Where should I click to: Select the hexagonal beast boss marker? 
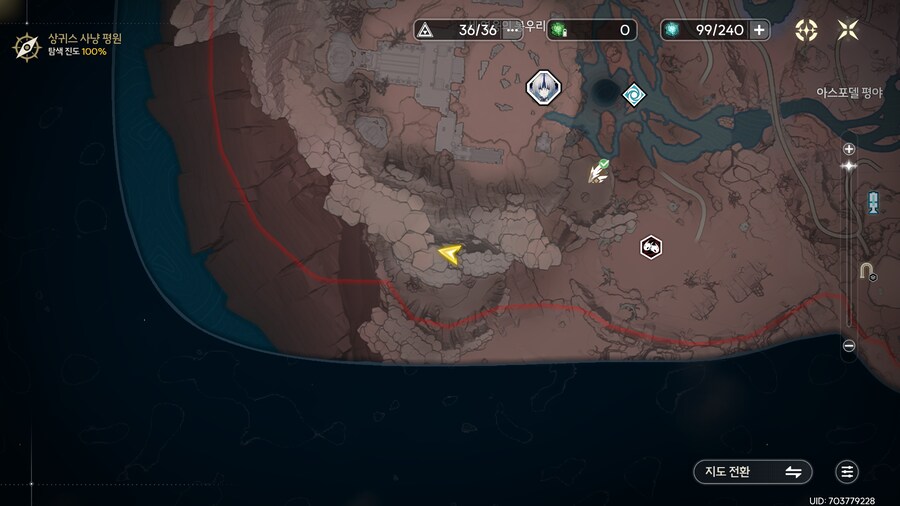click(x=651, y=246)
